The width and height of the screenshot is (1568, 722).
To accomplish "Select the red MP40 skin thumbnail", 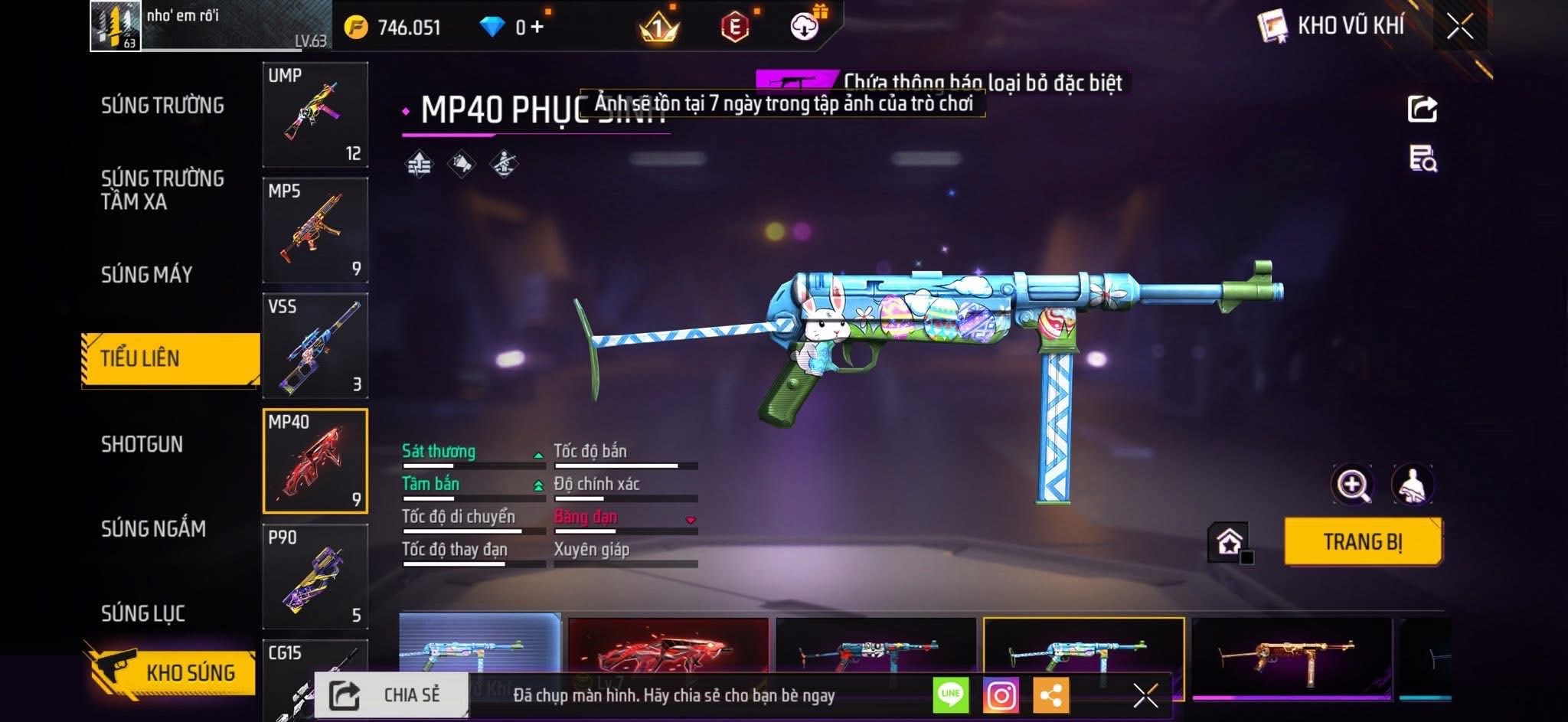I will click(668, 647).
